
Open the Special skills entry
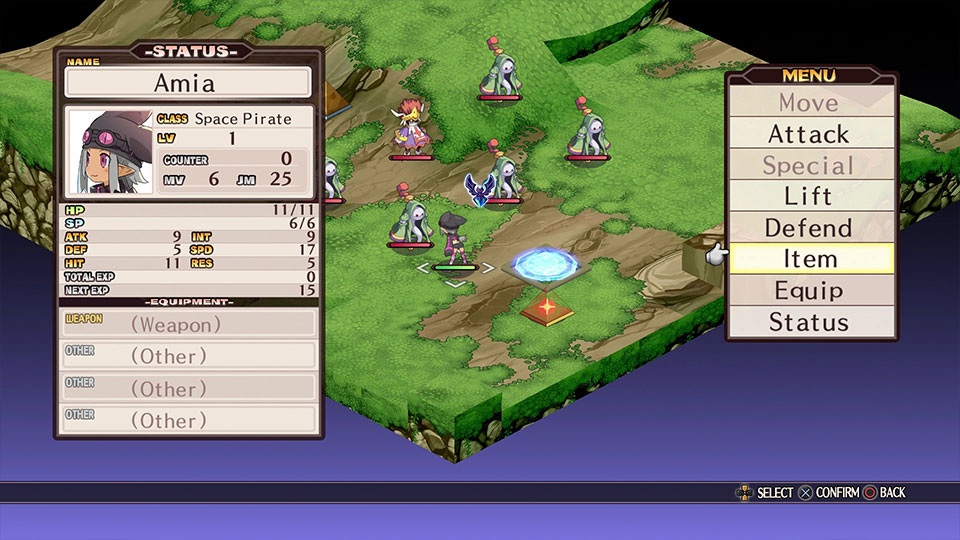[x=809, y=166]
